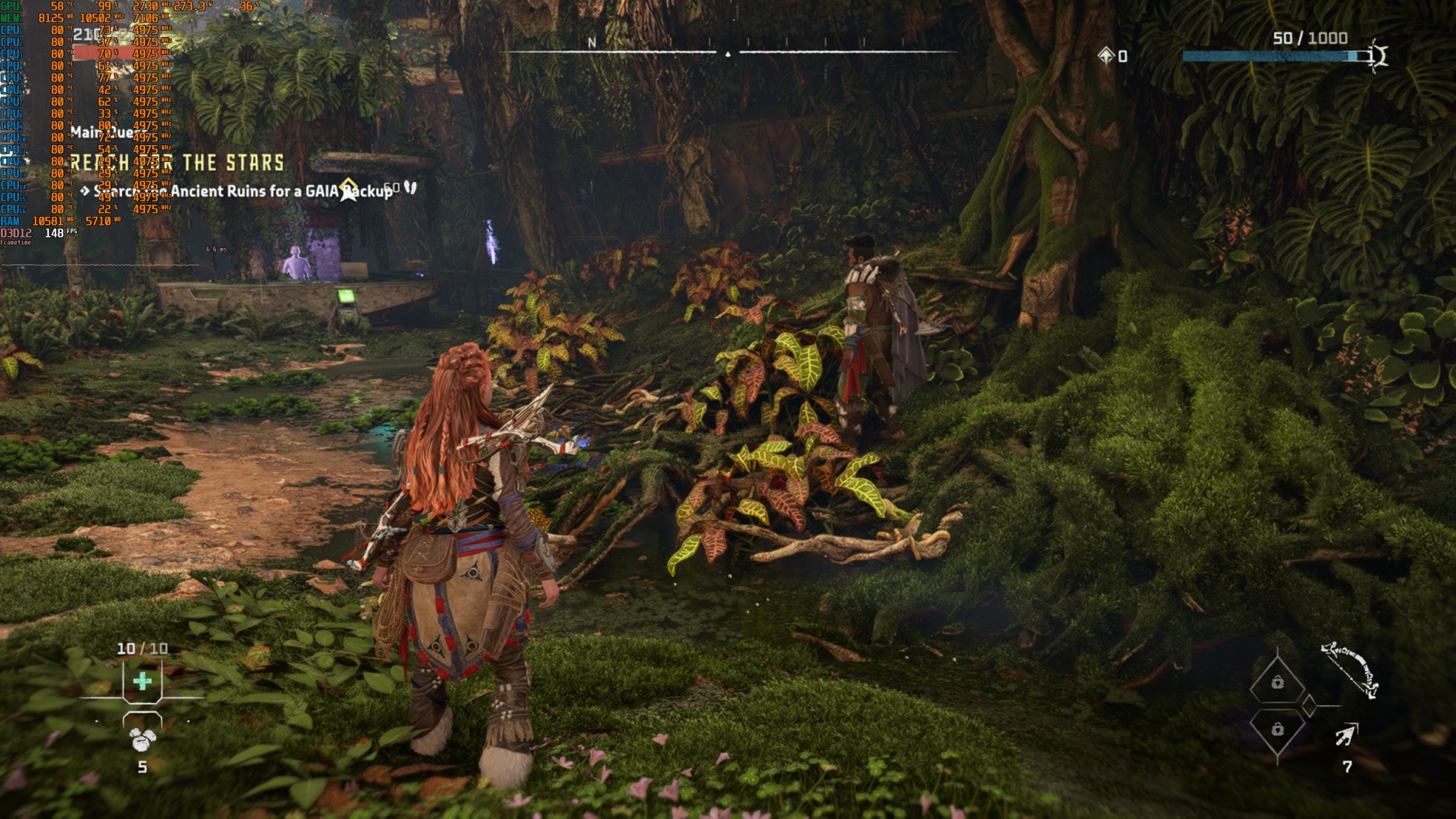The image size is (1456, 819).
Task: Toggle the N marker on the compass
Action: (591, 43)
